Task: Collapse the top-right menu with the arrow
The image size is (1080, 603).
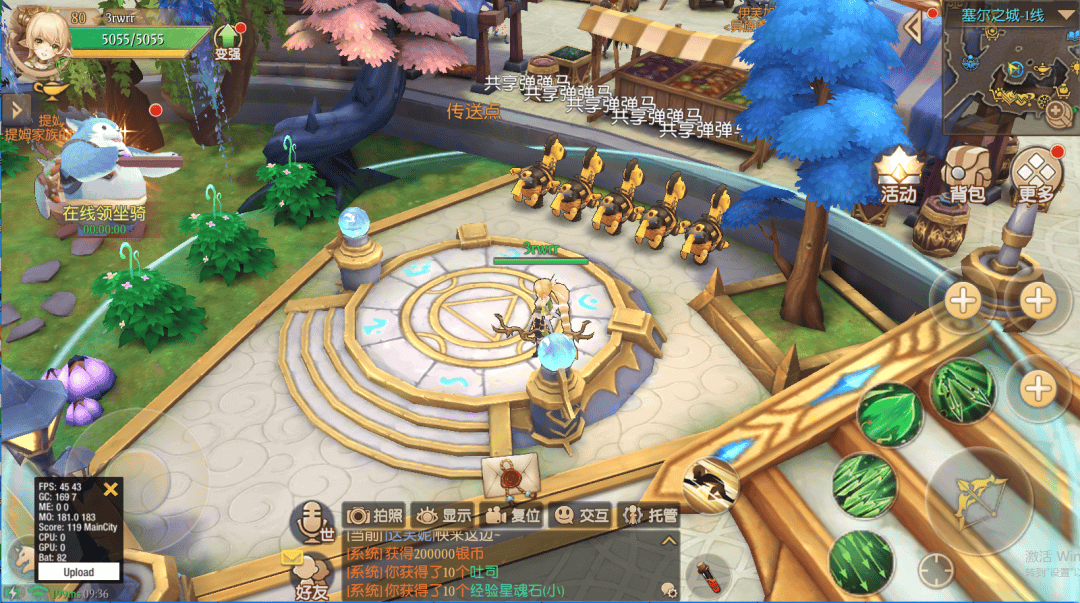Action: pyautogui.click(x=912, y=27)
